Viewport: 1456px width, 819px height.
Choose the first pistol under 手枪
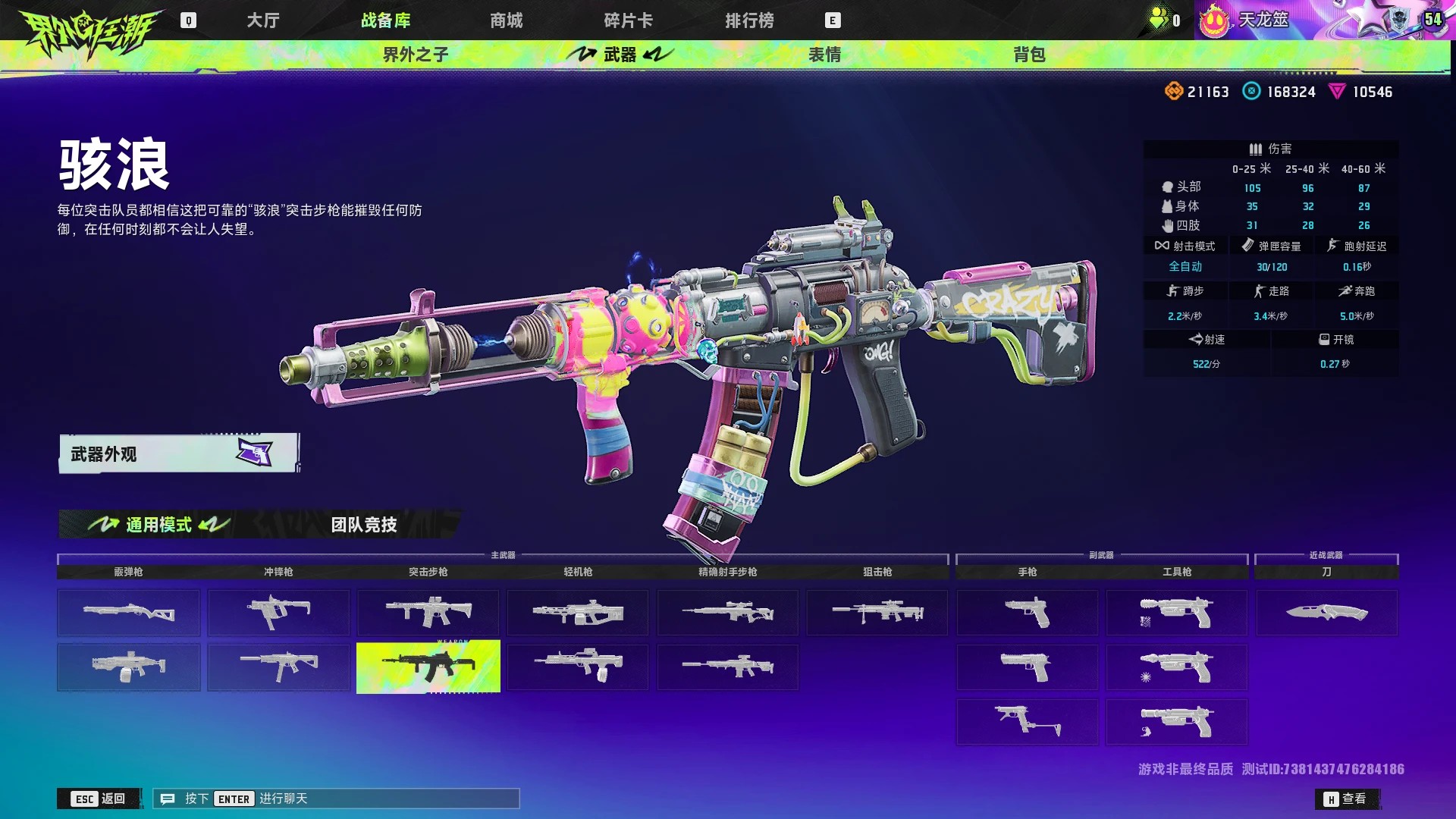1027,612
